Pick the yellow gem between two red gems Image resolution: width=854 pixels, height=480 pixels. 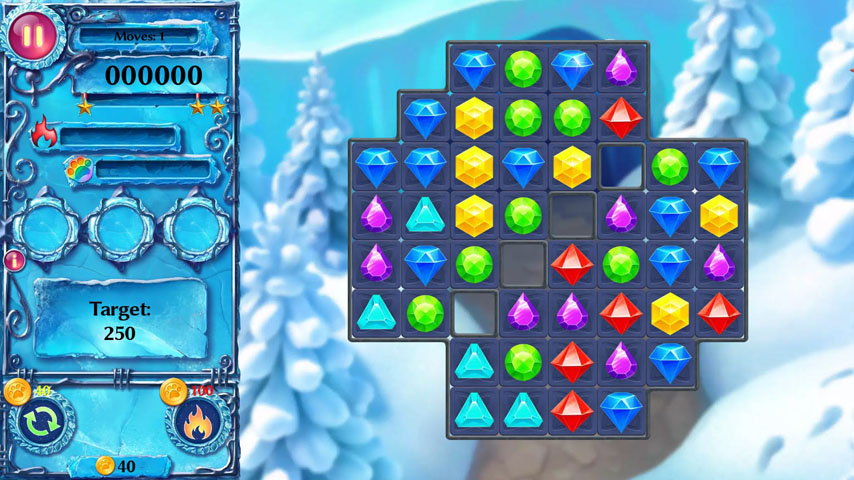click(670, 313)
